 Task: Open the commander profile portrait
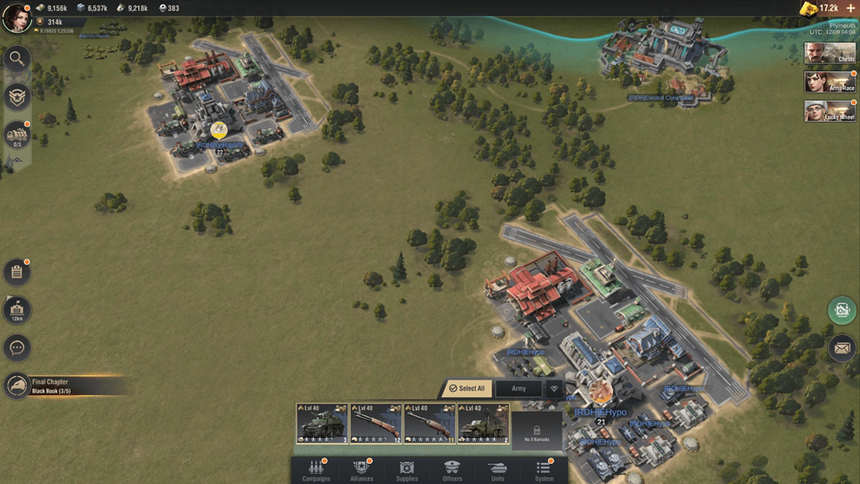[x=16, y=18]
